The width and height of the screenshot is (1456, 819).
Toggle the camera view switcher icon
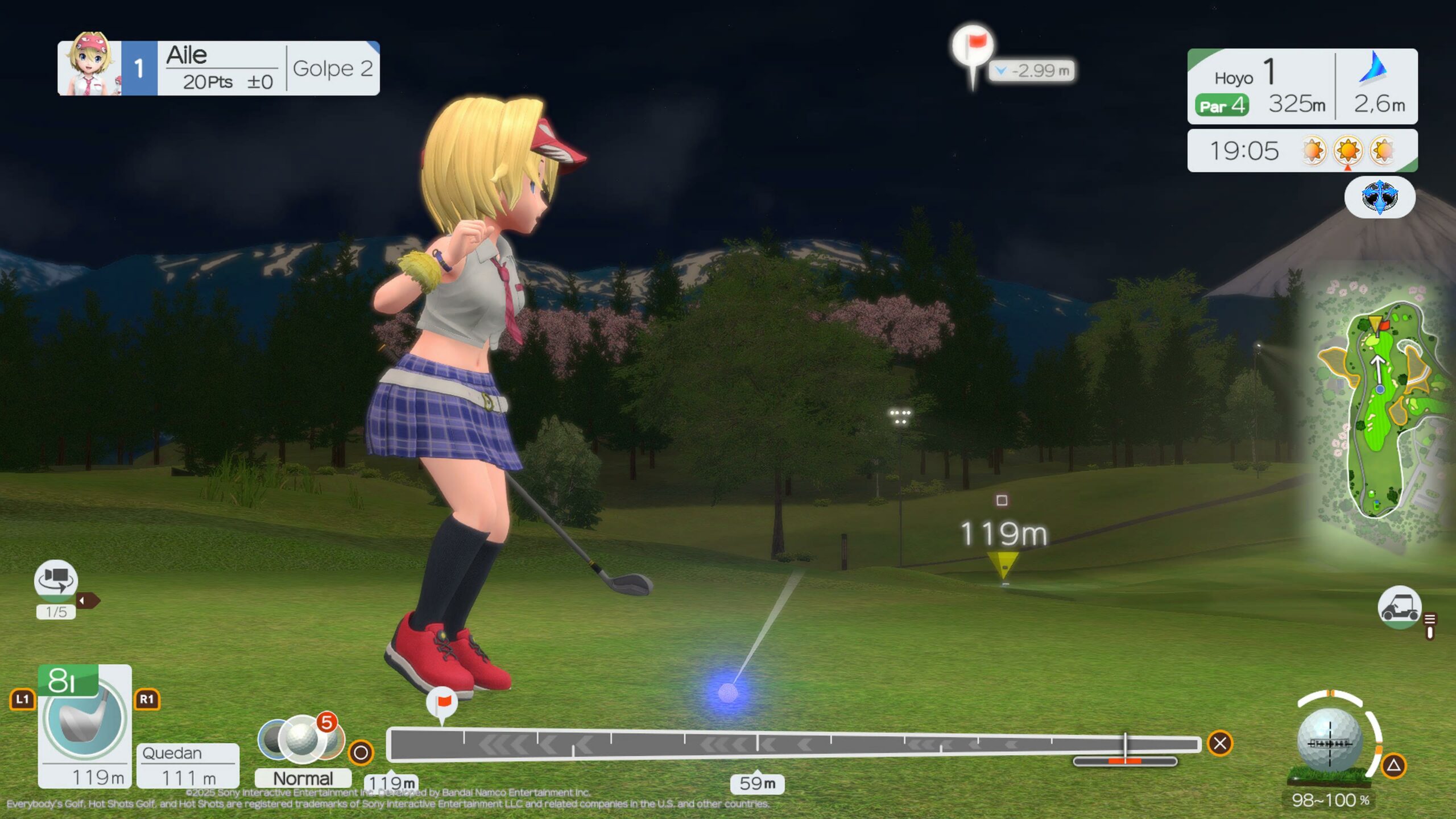(55, 580)
